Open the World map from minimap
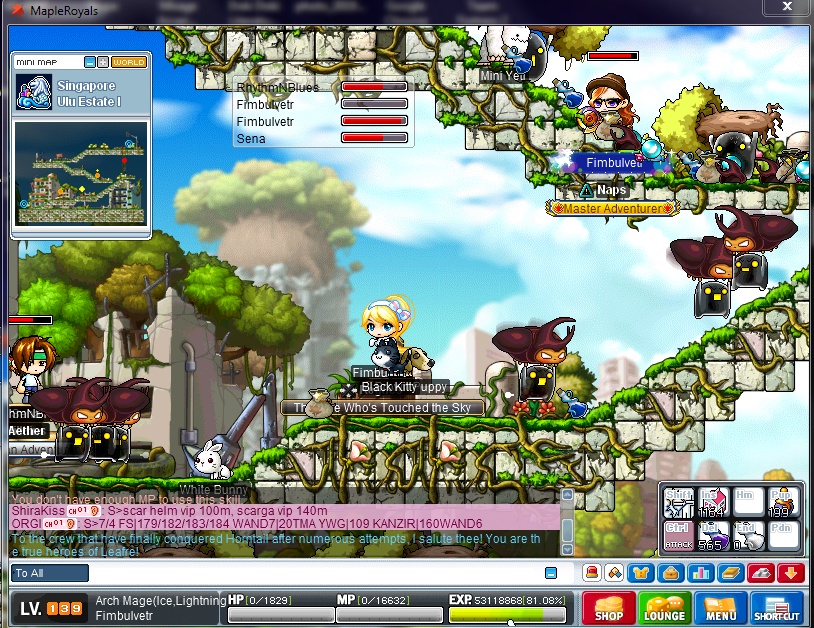The image size is (814, 628). click(x=128, y=62)
